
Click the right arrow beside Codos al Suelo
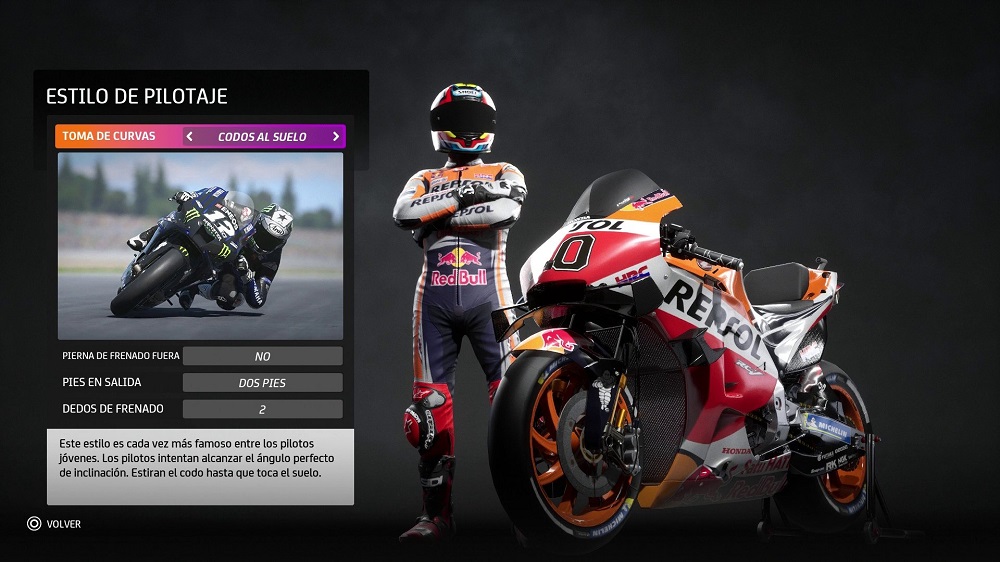335,136
